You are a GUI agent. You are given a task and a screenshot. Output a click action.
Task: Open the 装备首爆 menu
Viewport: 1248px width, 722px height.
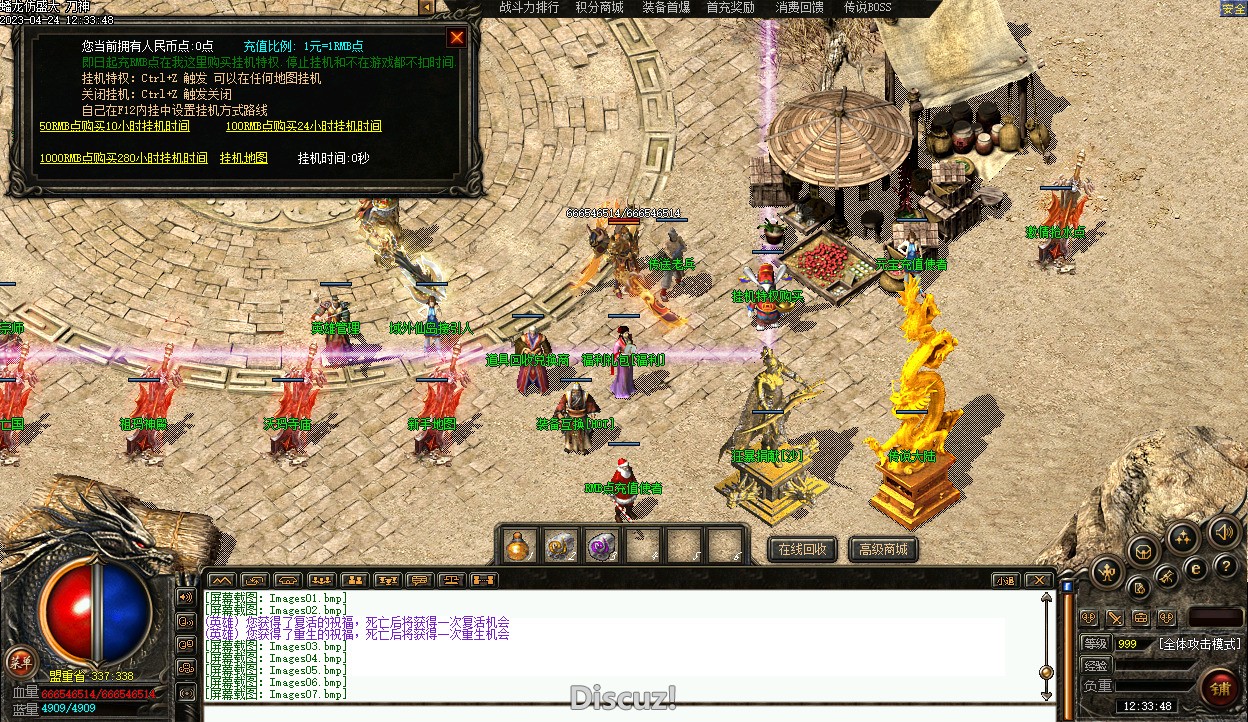pos(666,8)
